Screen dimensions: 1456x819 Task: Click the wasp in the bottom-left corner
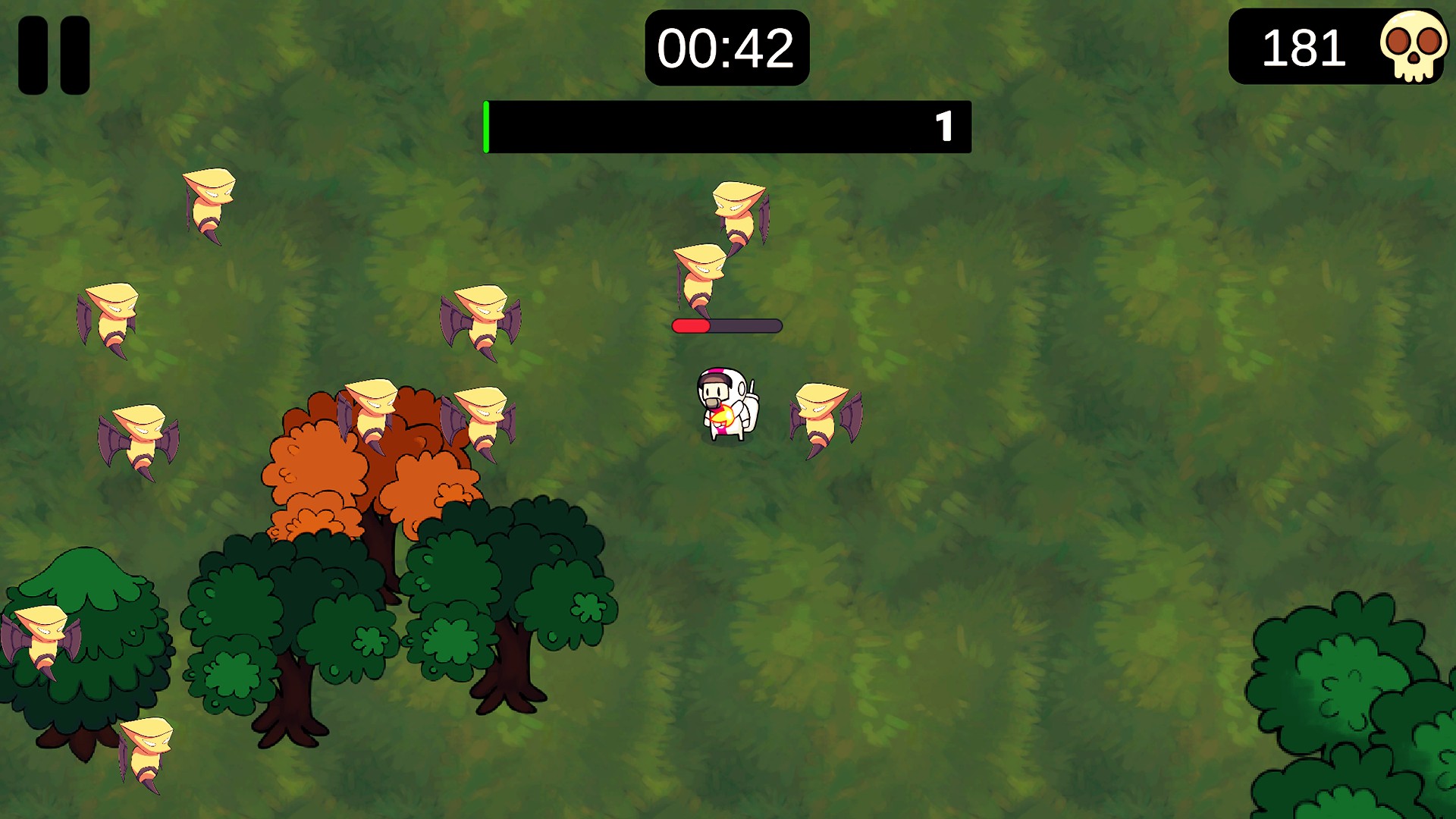(144, 751)
